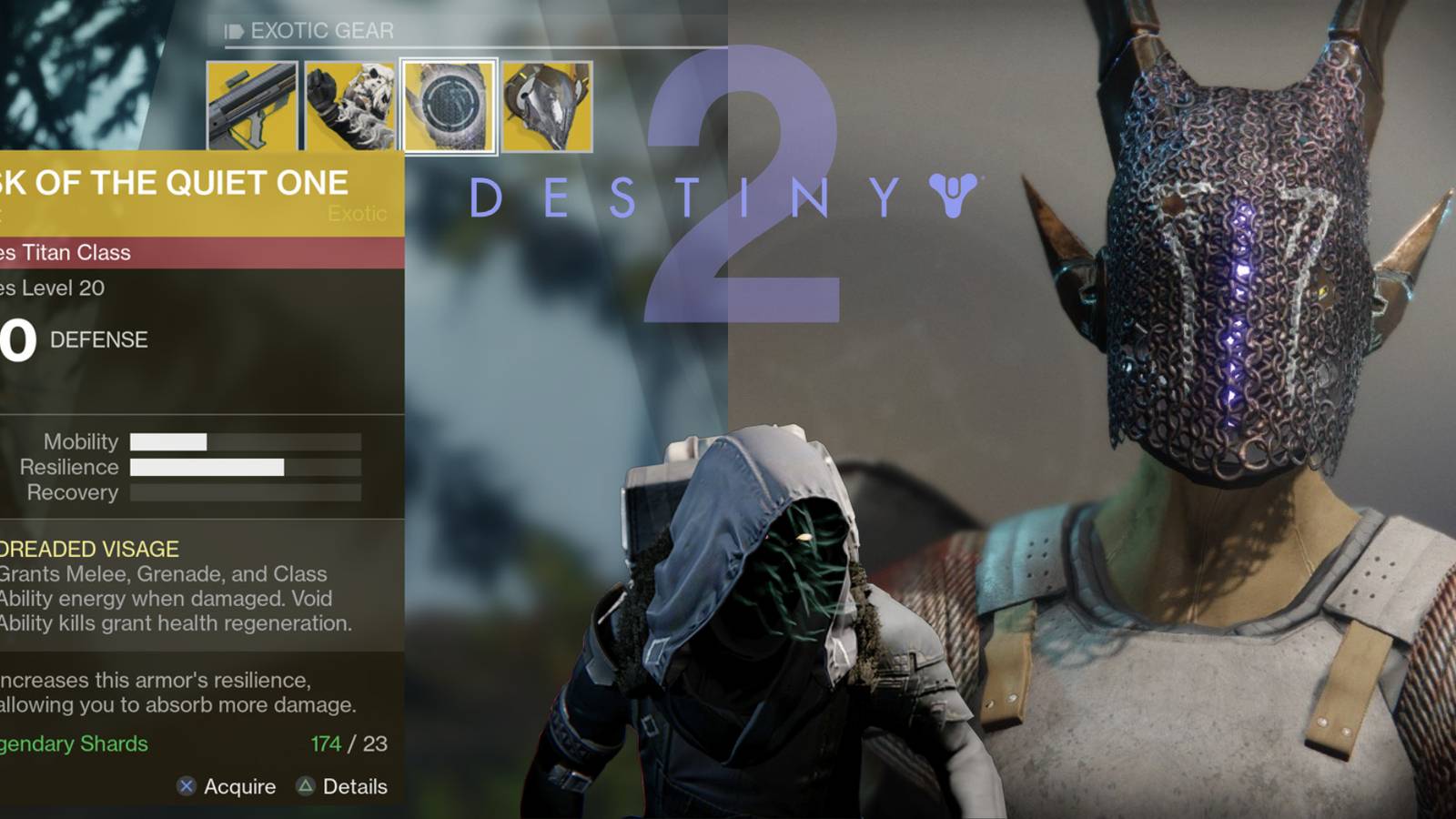
Task: Click the X button icon next to Acquire
Action: coord(185,786)
